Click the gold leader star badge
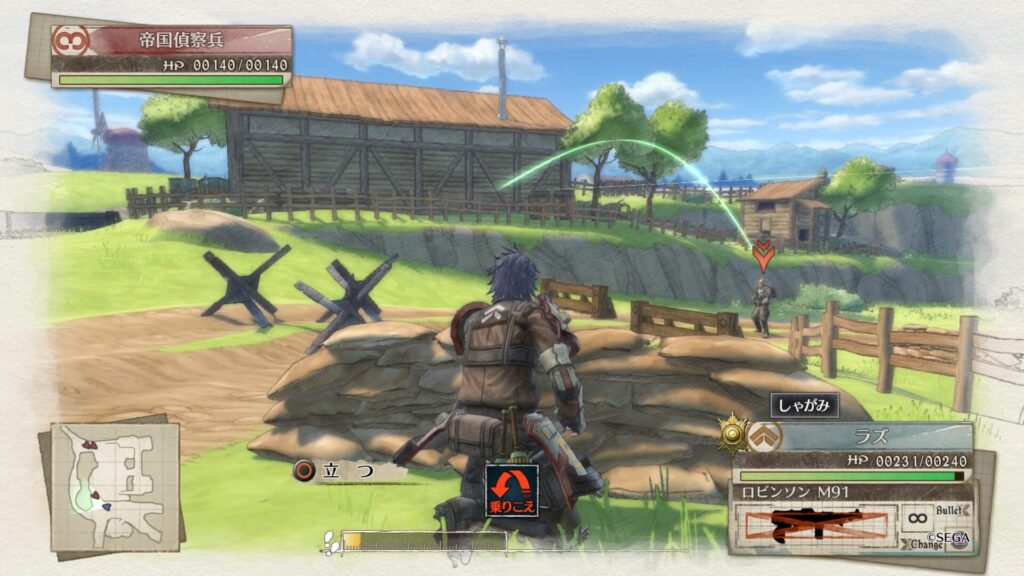 tap(733, 434)
